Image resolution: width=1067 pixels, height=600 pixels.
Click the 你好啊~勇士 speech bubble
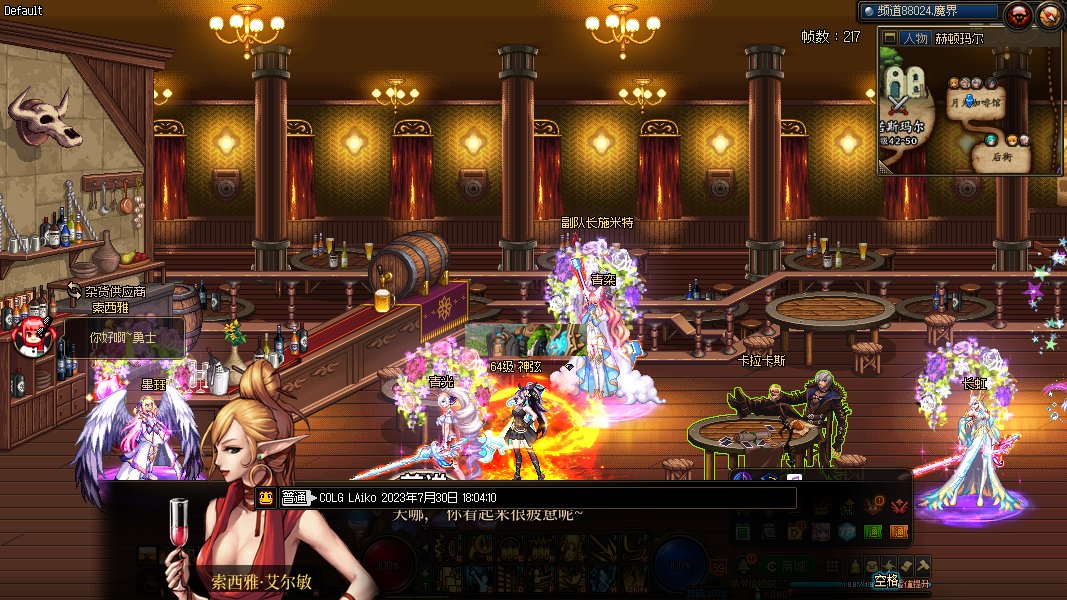click(123, 338)
